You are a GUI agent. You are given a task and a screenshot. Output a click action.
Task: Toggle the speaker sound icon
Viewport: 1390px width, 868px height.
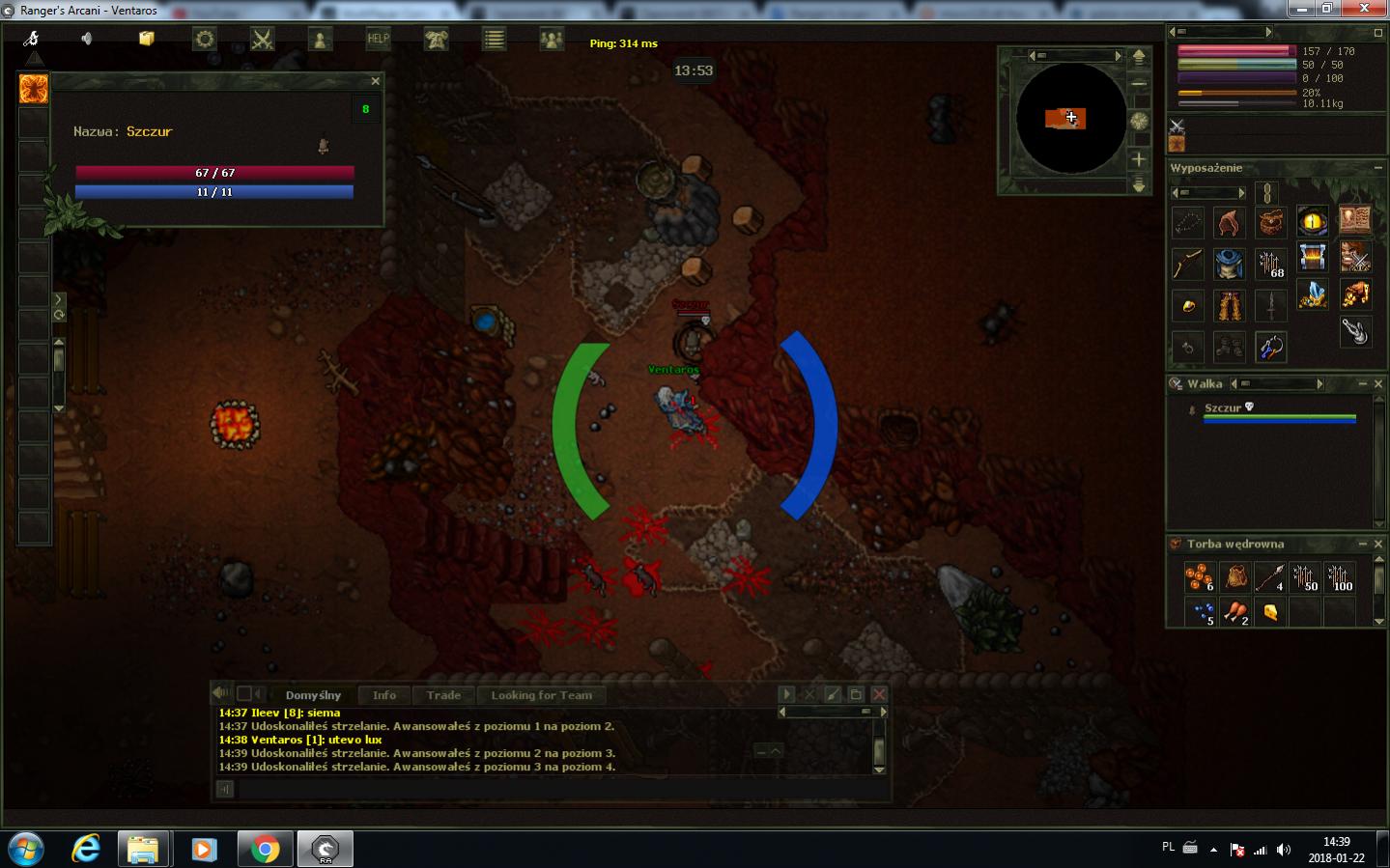[x=87, y=39]
